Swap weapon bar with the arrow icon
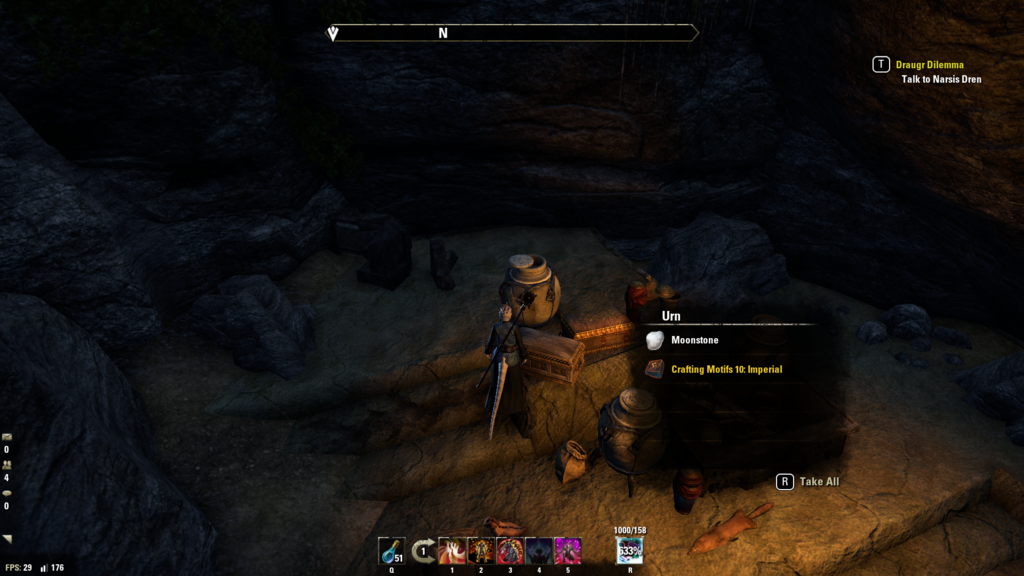 [424, 551]
